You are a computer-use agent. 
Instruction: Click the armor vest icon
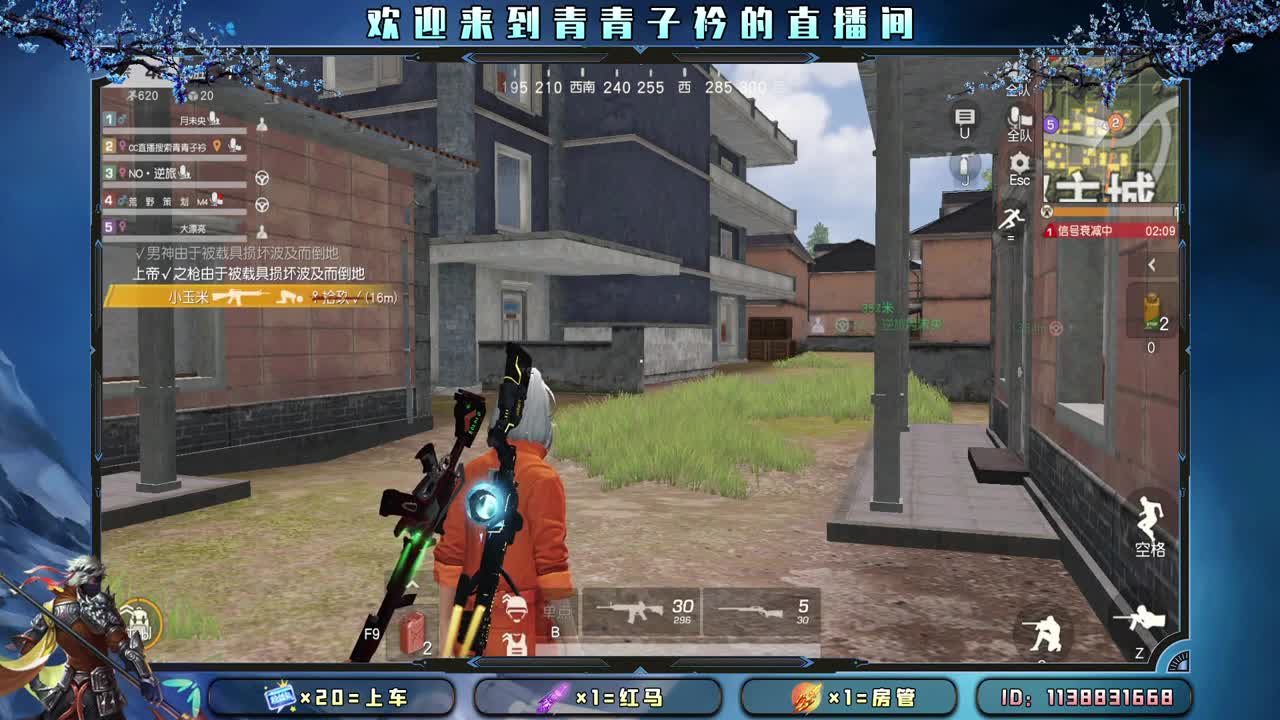[x=514, y=645]
